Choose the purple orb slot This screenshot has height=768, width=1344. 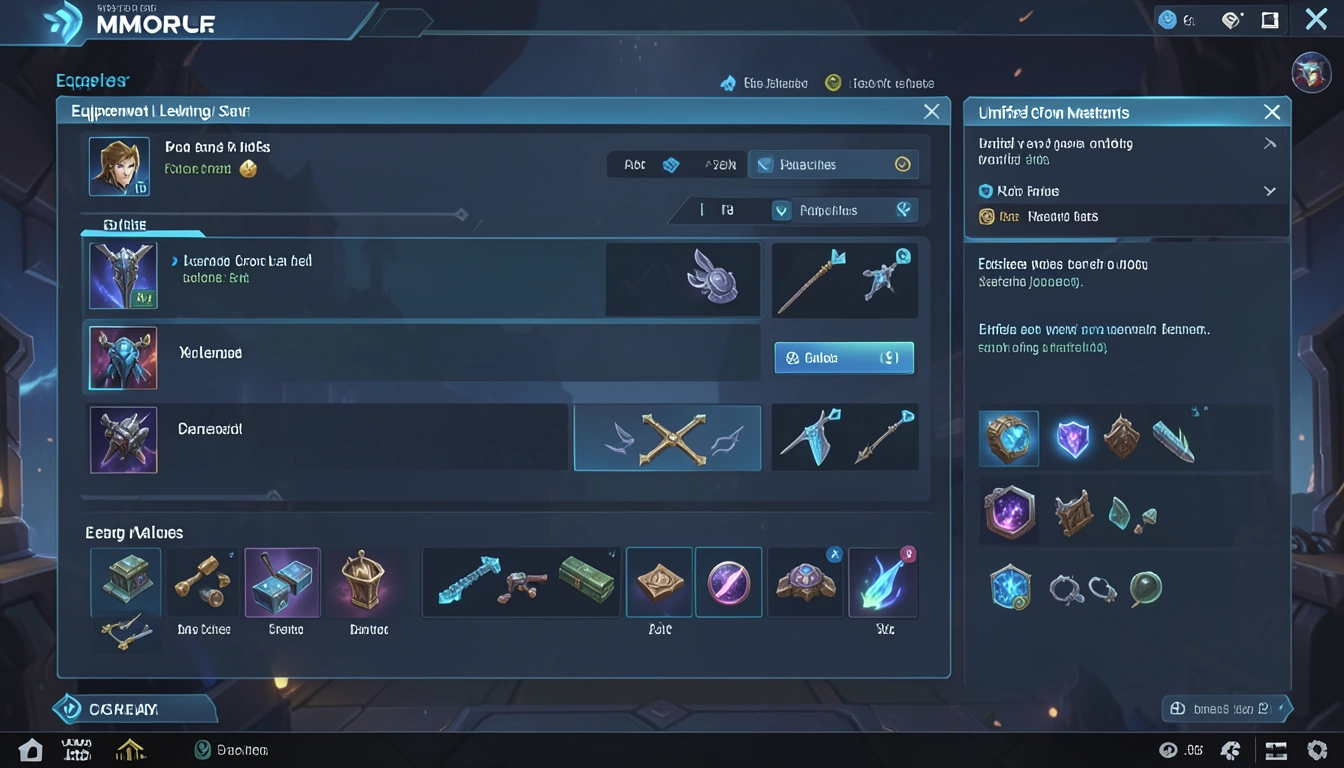pyautogui.click(x=728, y=581)
